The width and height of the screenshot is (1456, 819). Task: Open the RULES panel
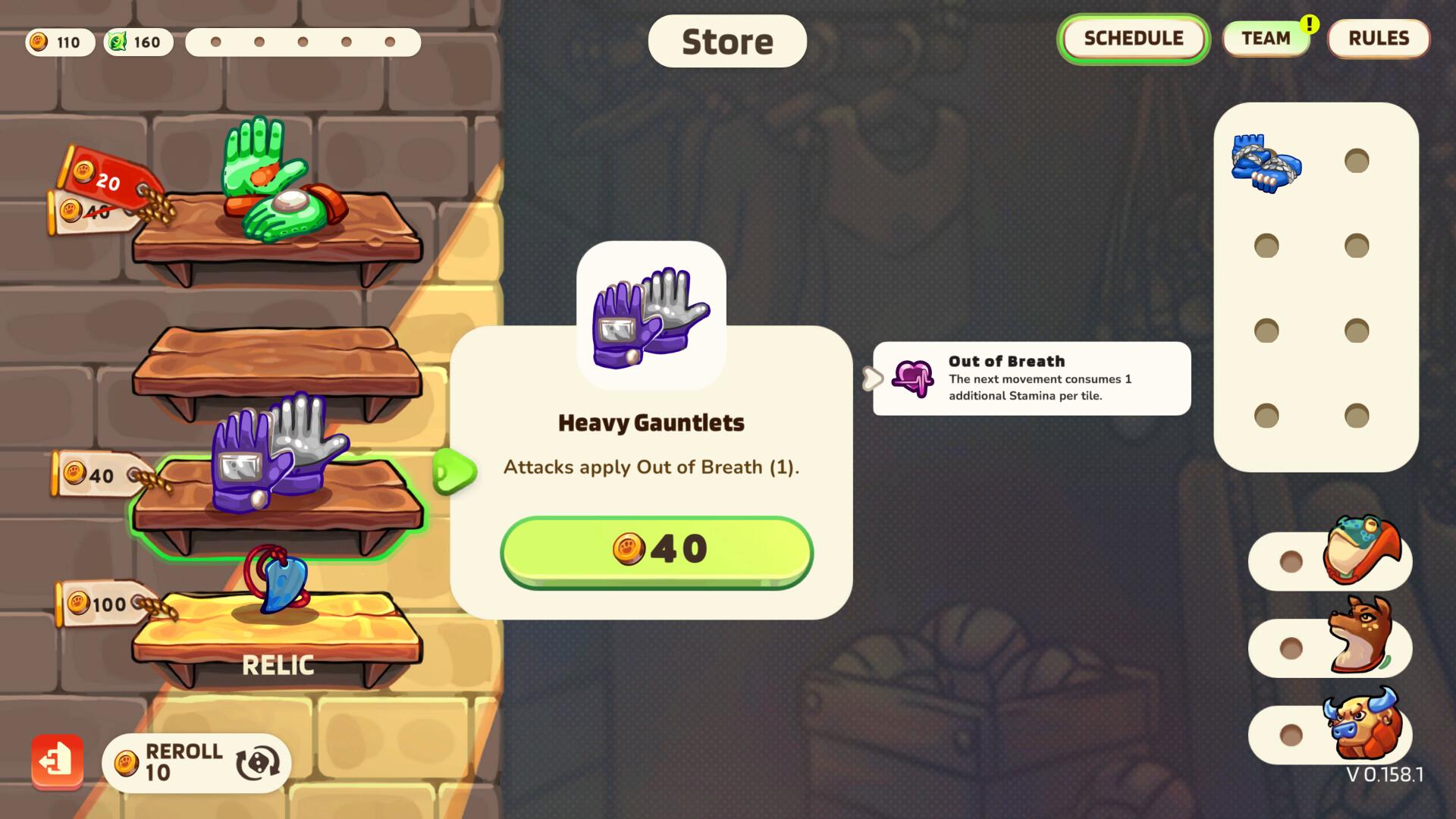1378,39
